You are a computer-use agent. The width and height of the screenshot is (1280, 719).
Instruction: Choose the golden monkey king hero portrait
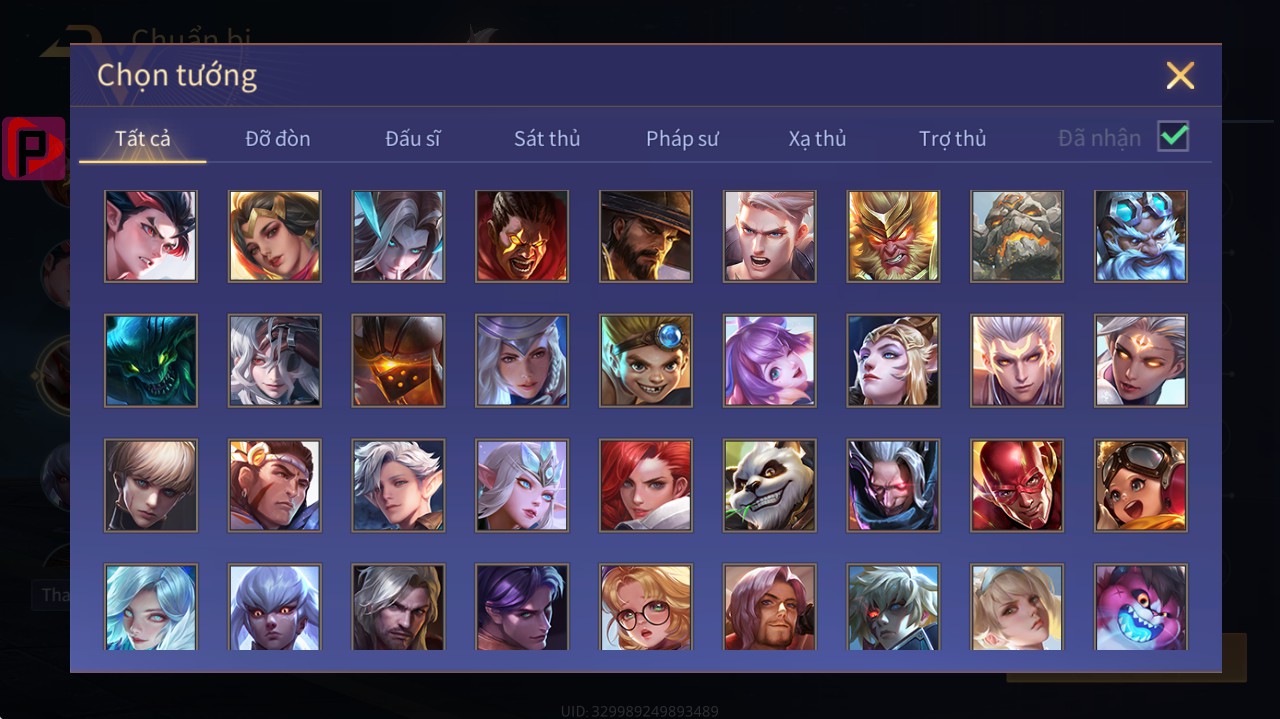[x=893, y=236]
